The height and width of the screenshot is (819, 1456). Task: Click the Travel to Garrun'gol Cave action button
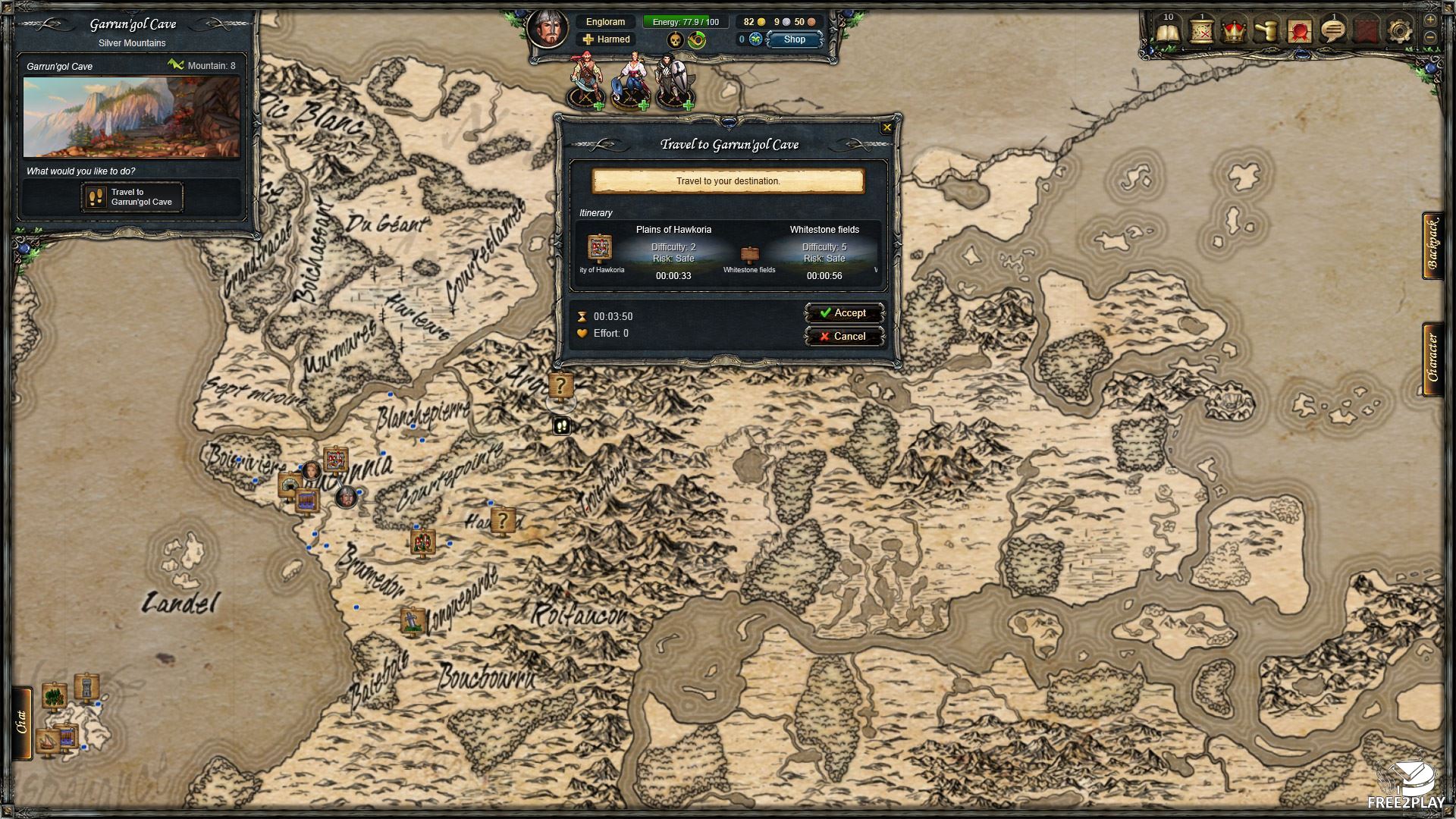(132, 197)
